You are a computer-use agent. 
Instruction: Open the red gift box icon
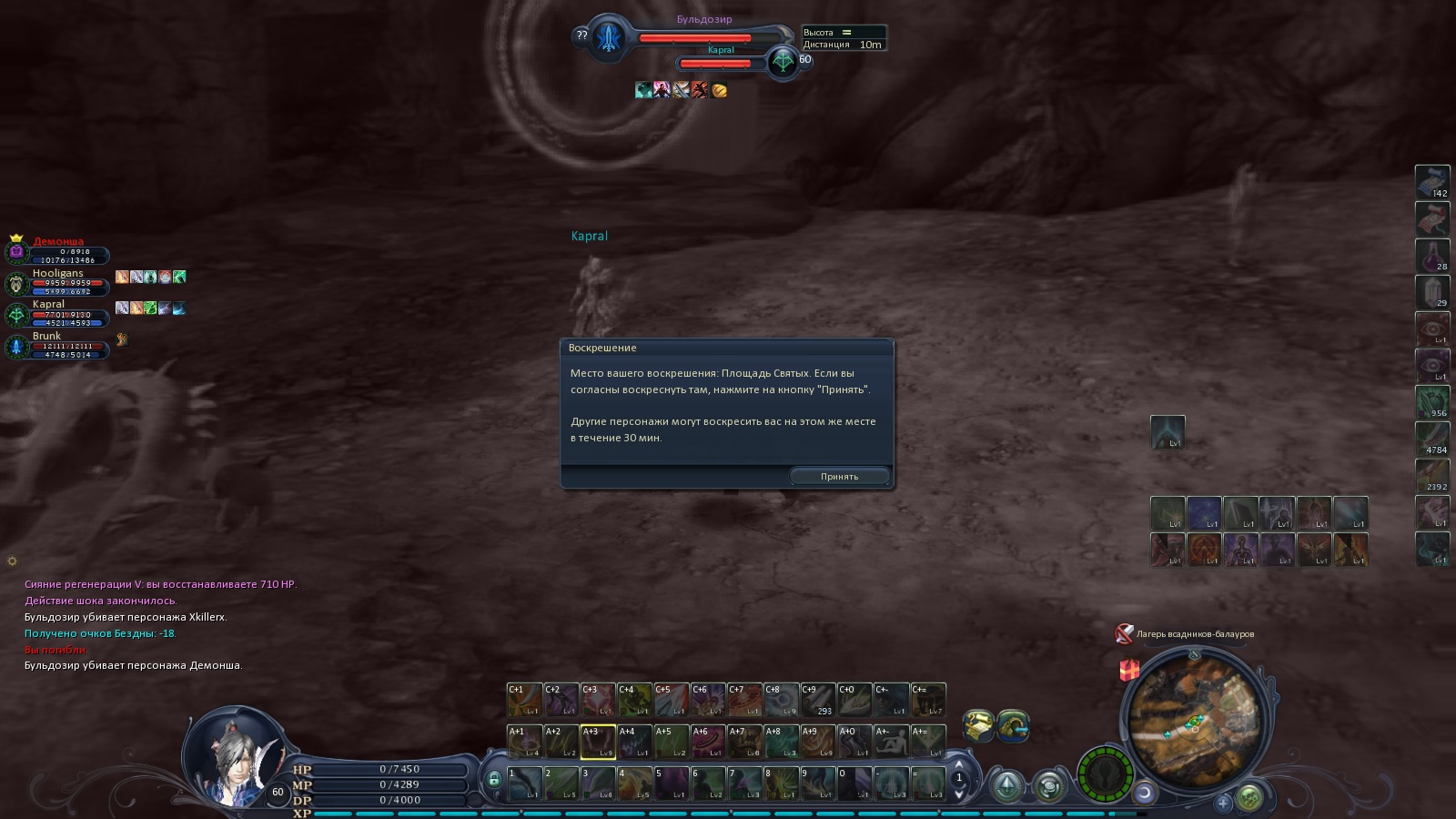(x=1129, y=671)
